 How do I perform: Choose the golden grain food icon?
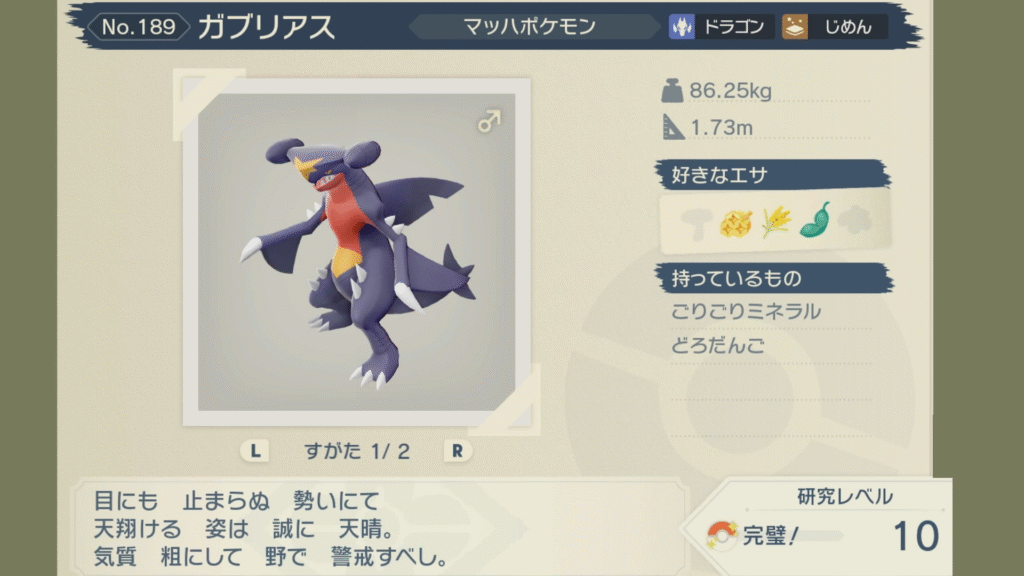click(x=775, y=222)
